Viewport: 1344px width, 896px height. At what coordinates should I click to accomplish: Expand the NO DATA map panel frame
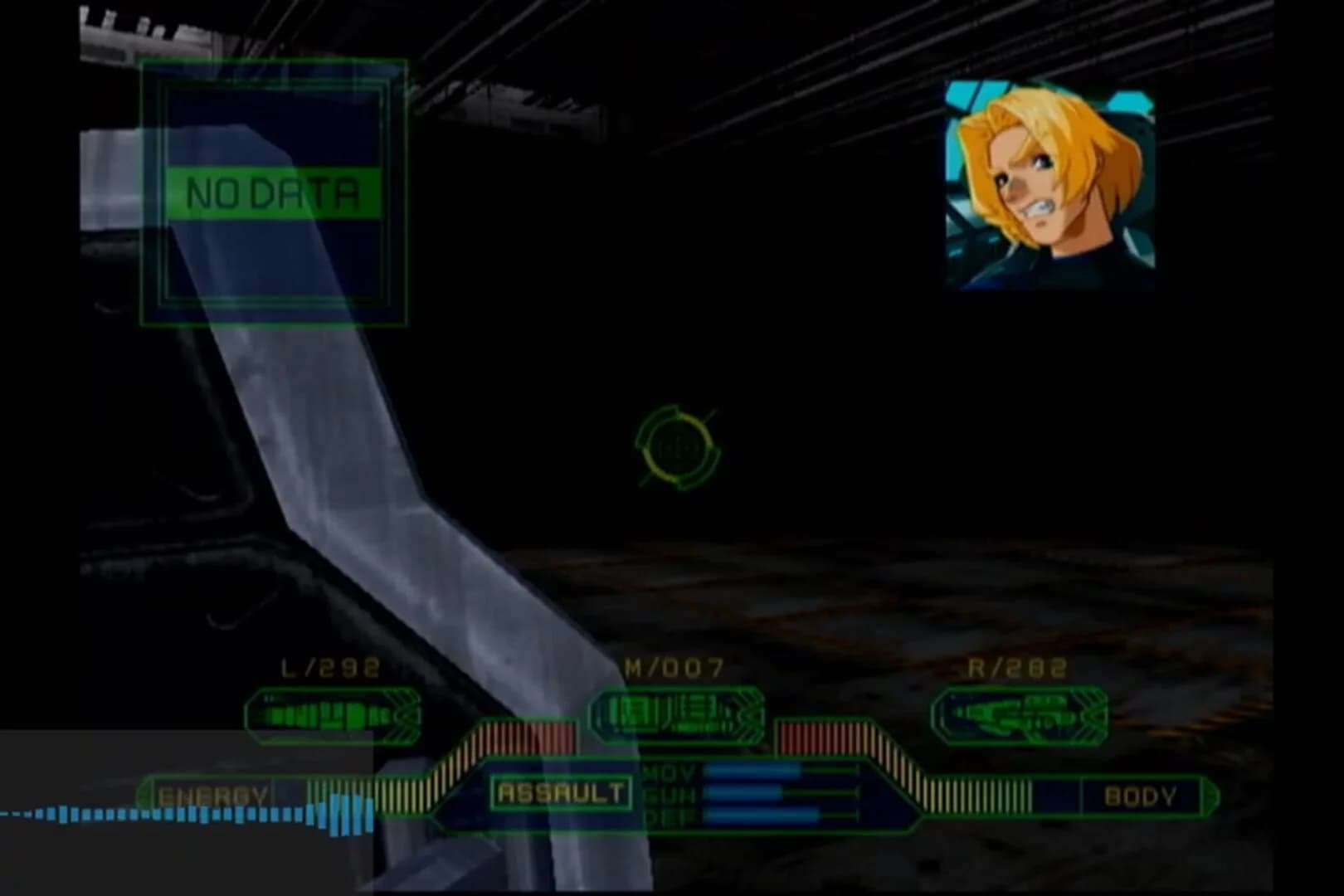(x=274, y=191)
